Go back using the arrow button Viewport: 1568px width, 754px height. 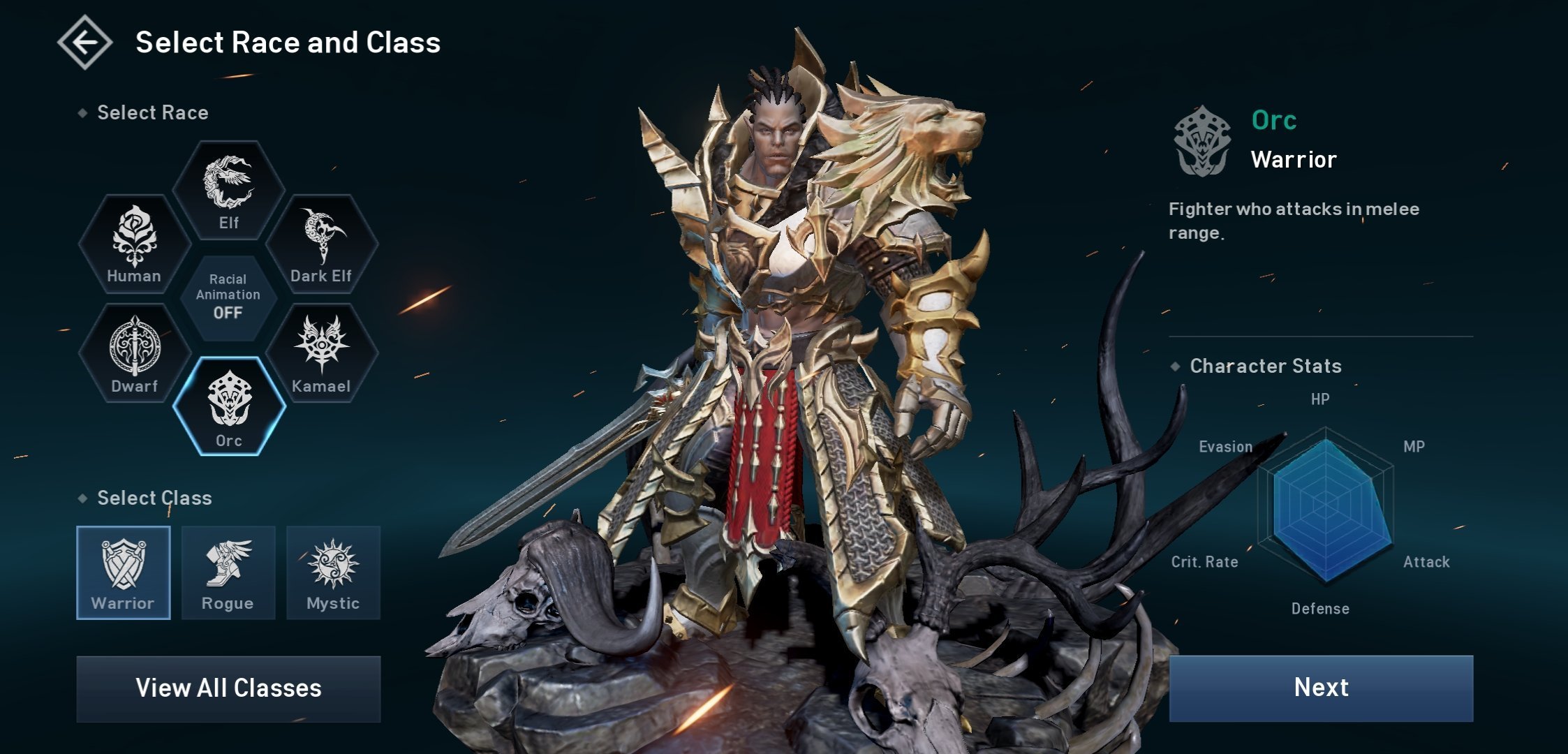pos(84,43)
